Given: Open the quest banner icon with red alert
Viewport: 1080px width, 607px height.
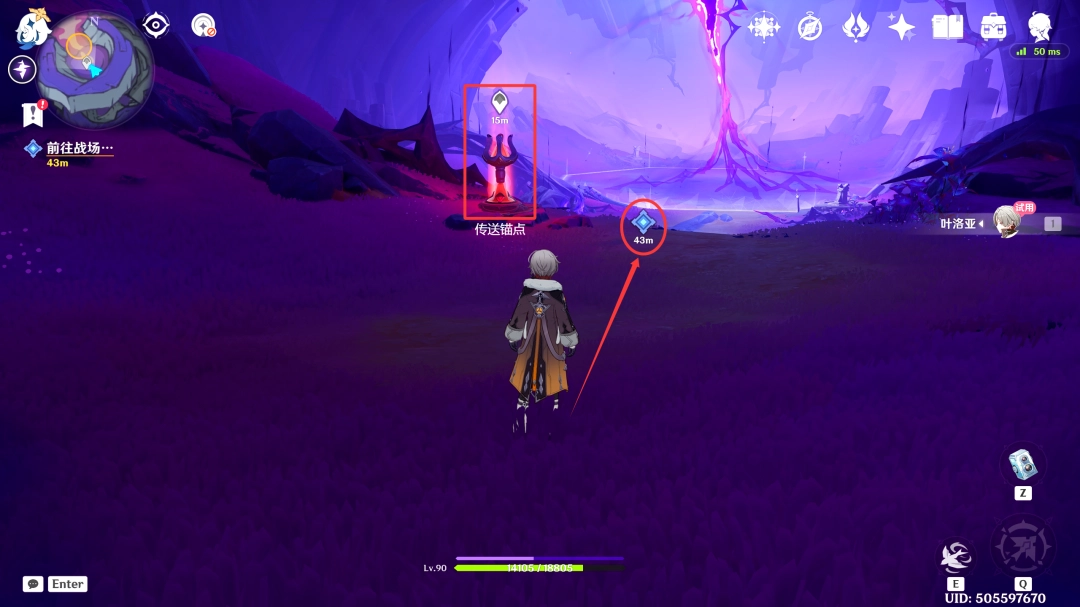Looking at the screenshot, I should click(x=33, y=114).
